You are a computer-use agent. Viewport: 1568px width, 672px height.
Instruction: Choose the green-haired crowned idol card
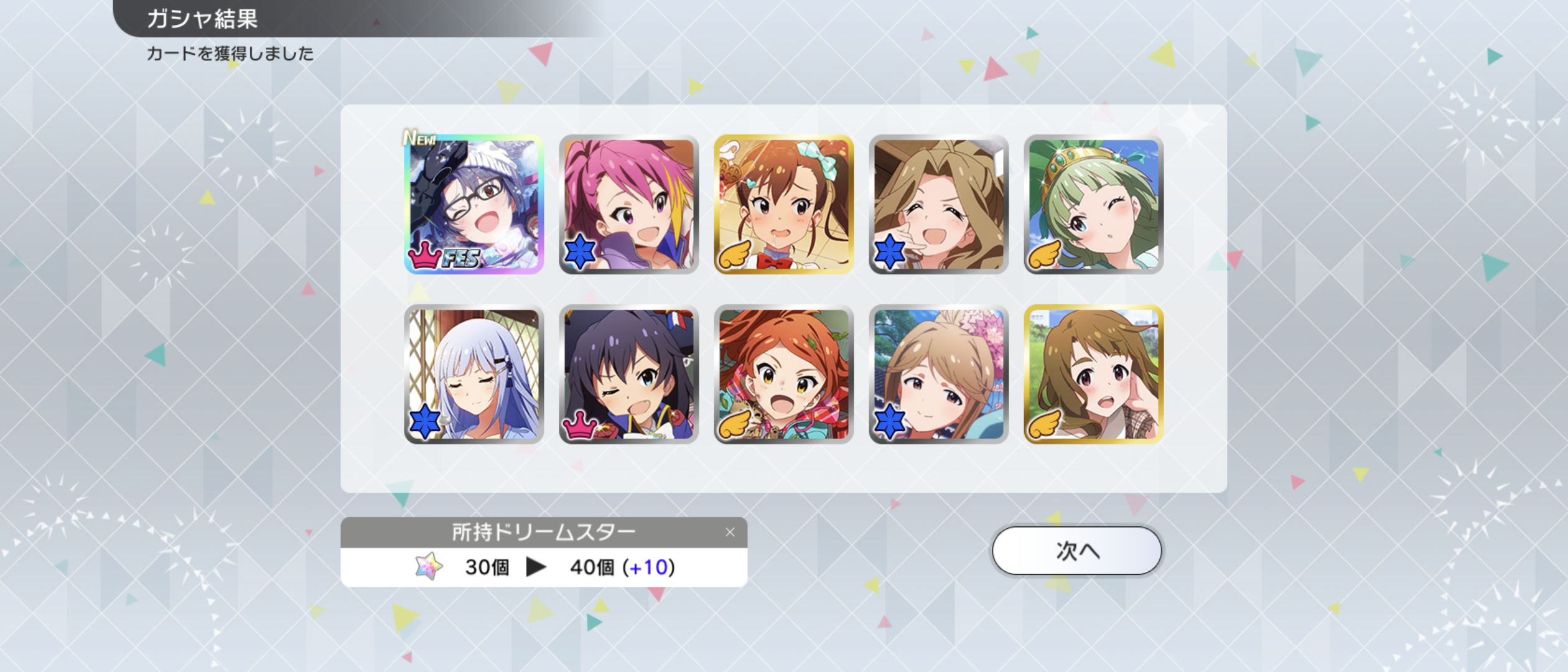[x=1093, y=204]
